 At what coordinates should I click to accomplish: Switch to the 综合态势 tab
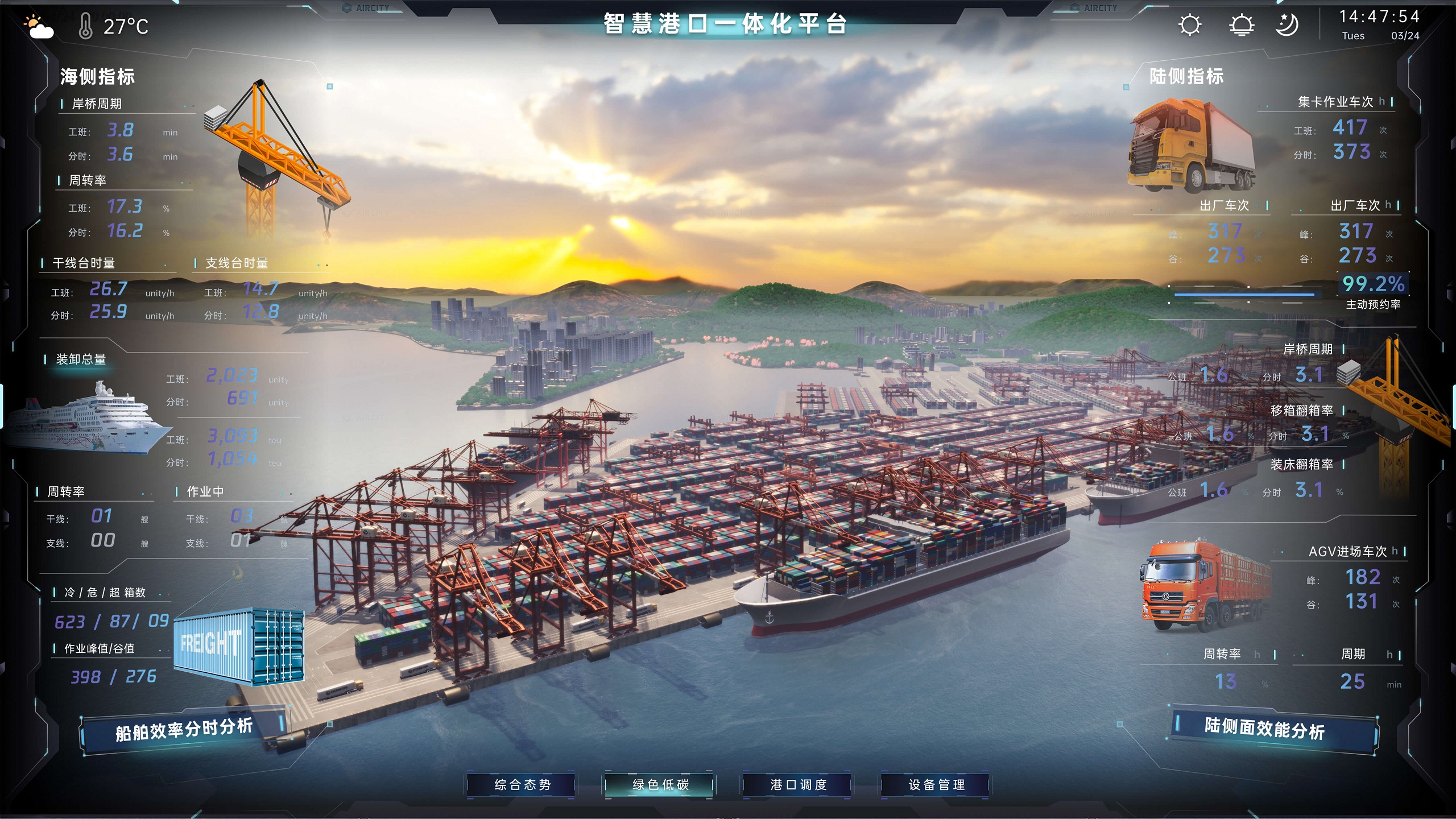(522, 785)
